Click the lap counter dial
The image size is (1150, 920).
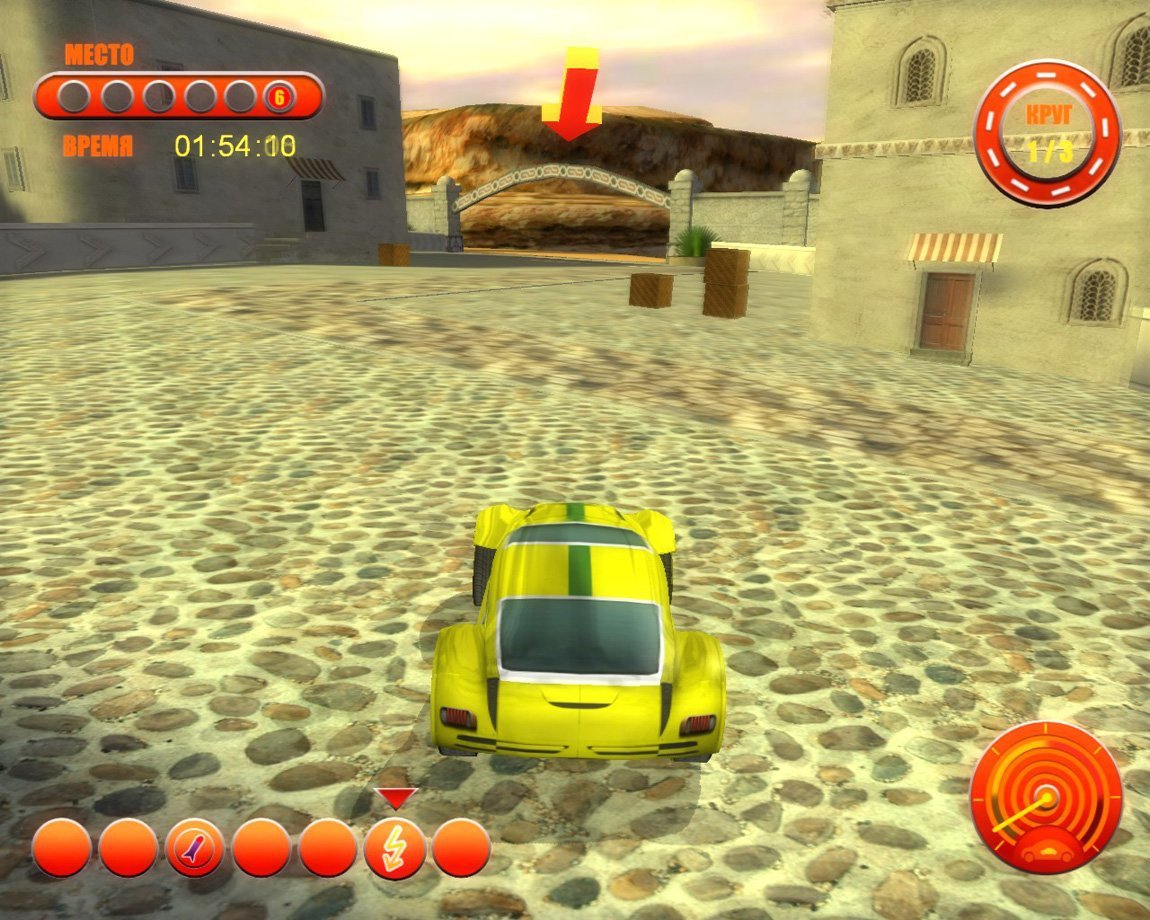(1047, 133)
